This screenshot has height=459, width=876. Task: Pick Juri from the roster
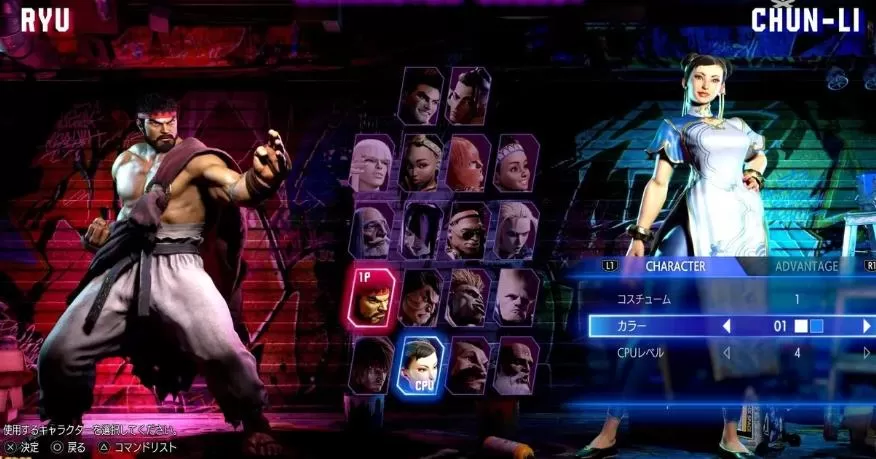pyautogui.click(x=421, y=230)
